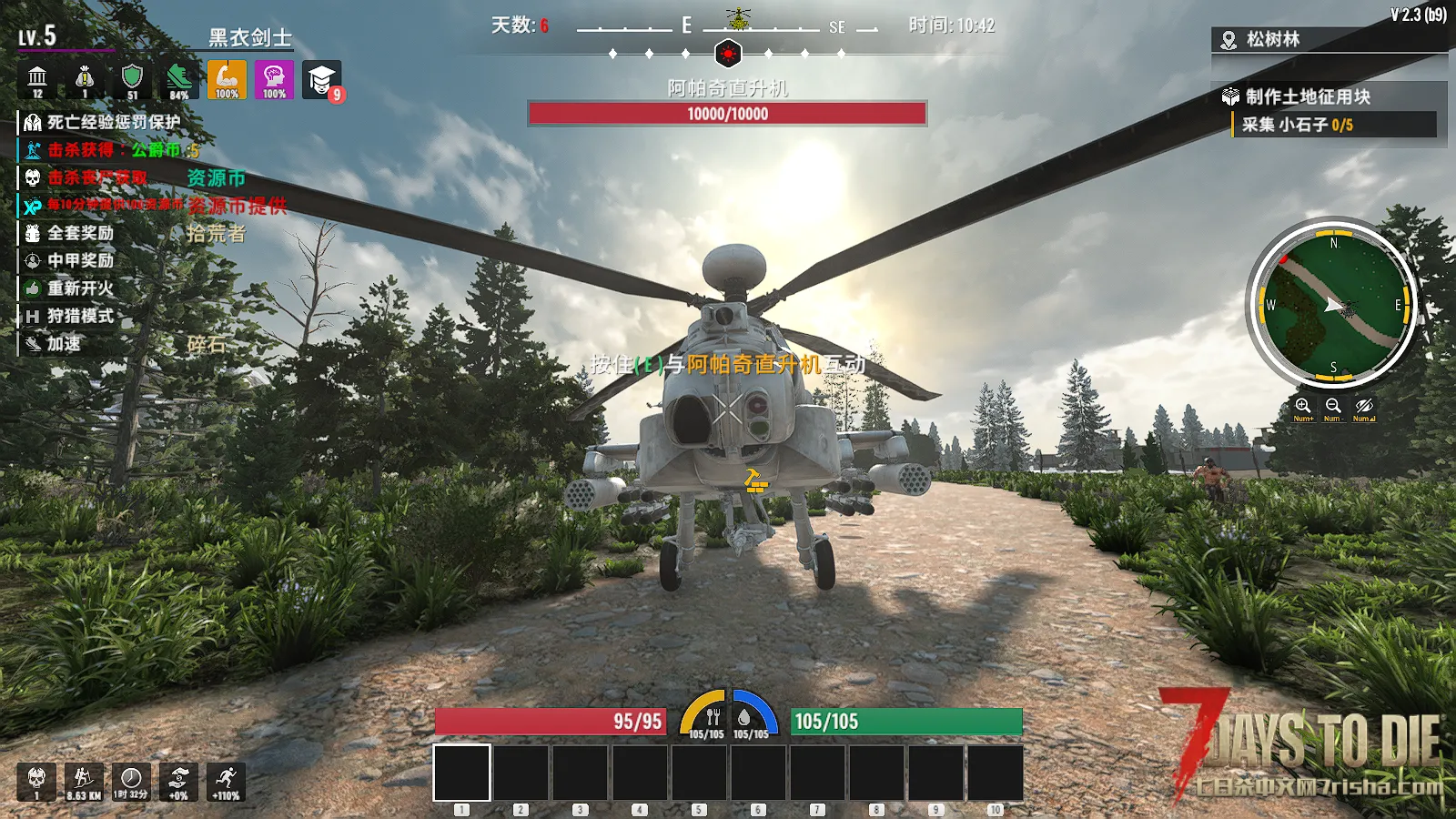Zoom in the minimap

[1303, 407]
